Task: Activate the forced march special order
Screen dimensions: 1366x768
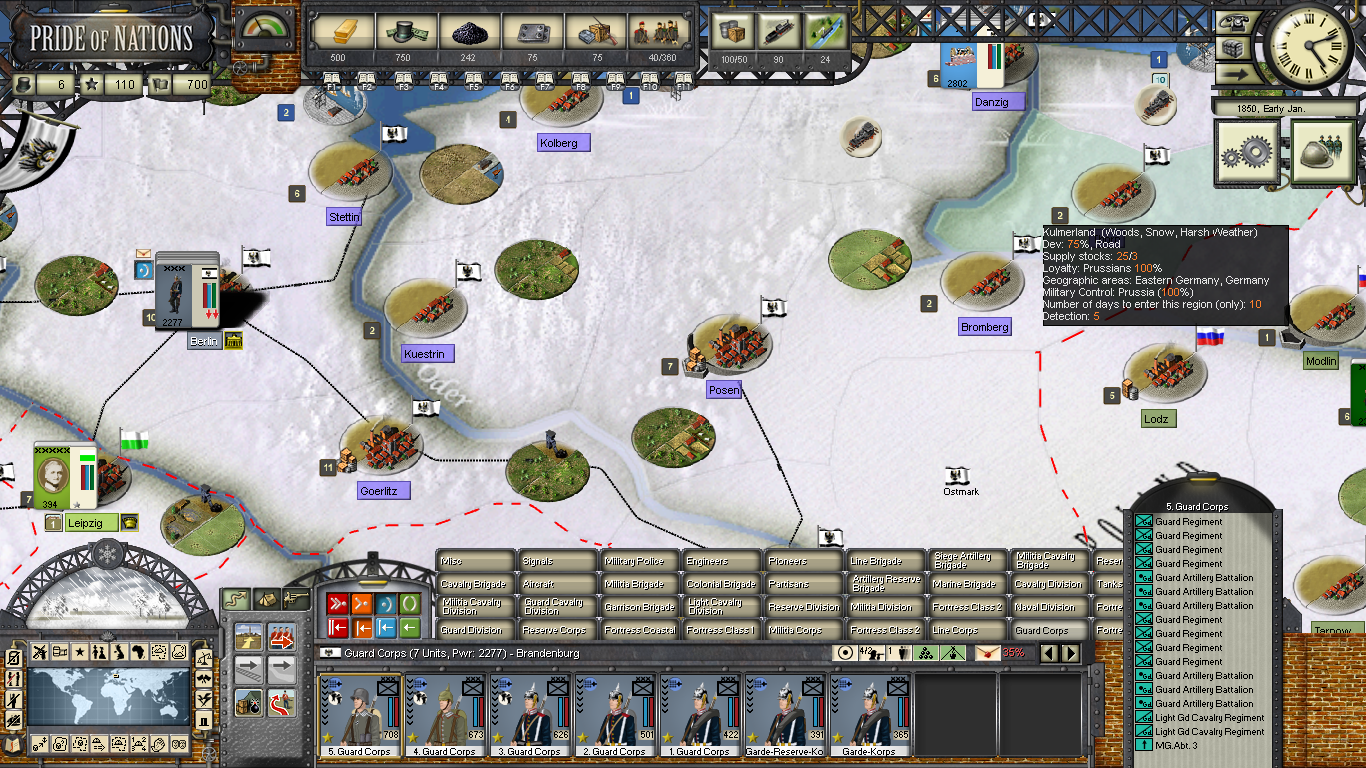Action: [x=281, y=637]
